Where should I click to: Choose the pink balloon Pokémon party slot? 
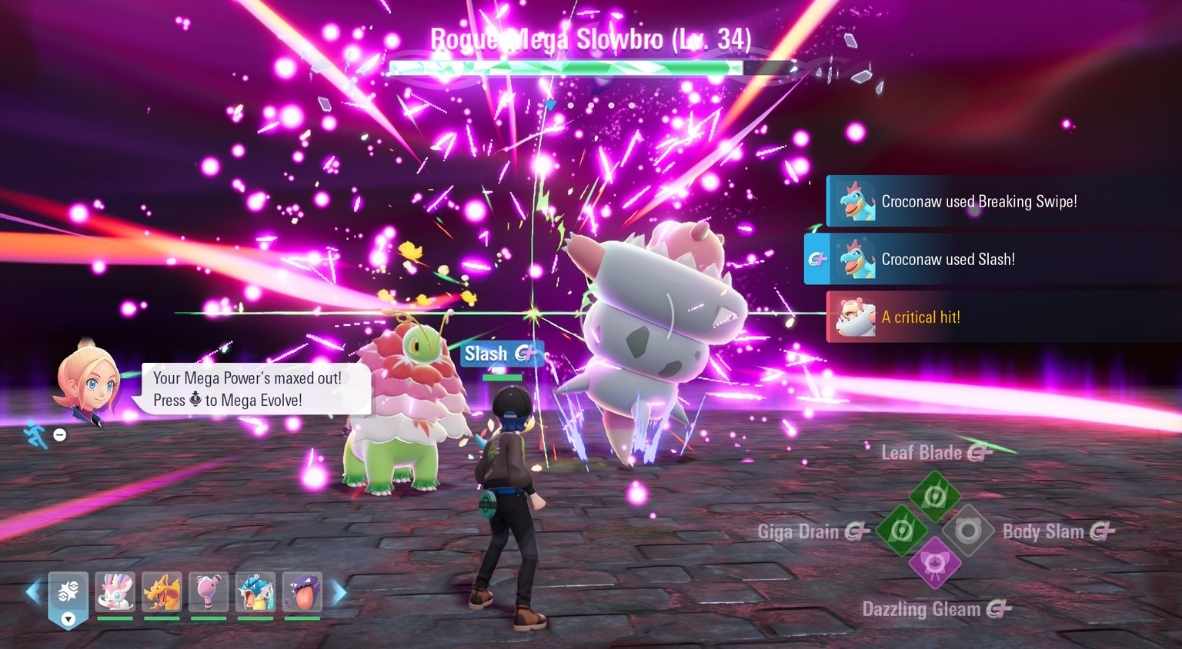coord(208,592)
